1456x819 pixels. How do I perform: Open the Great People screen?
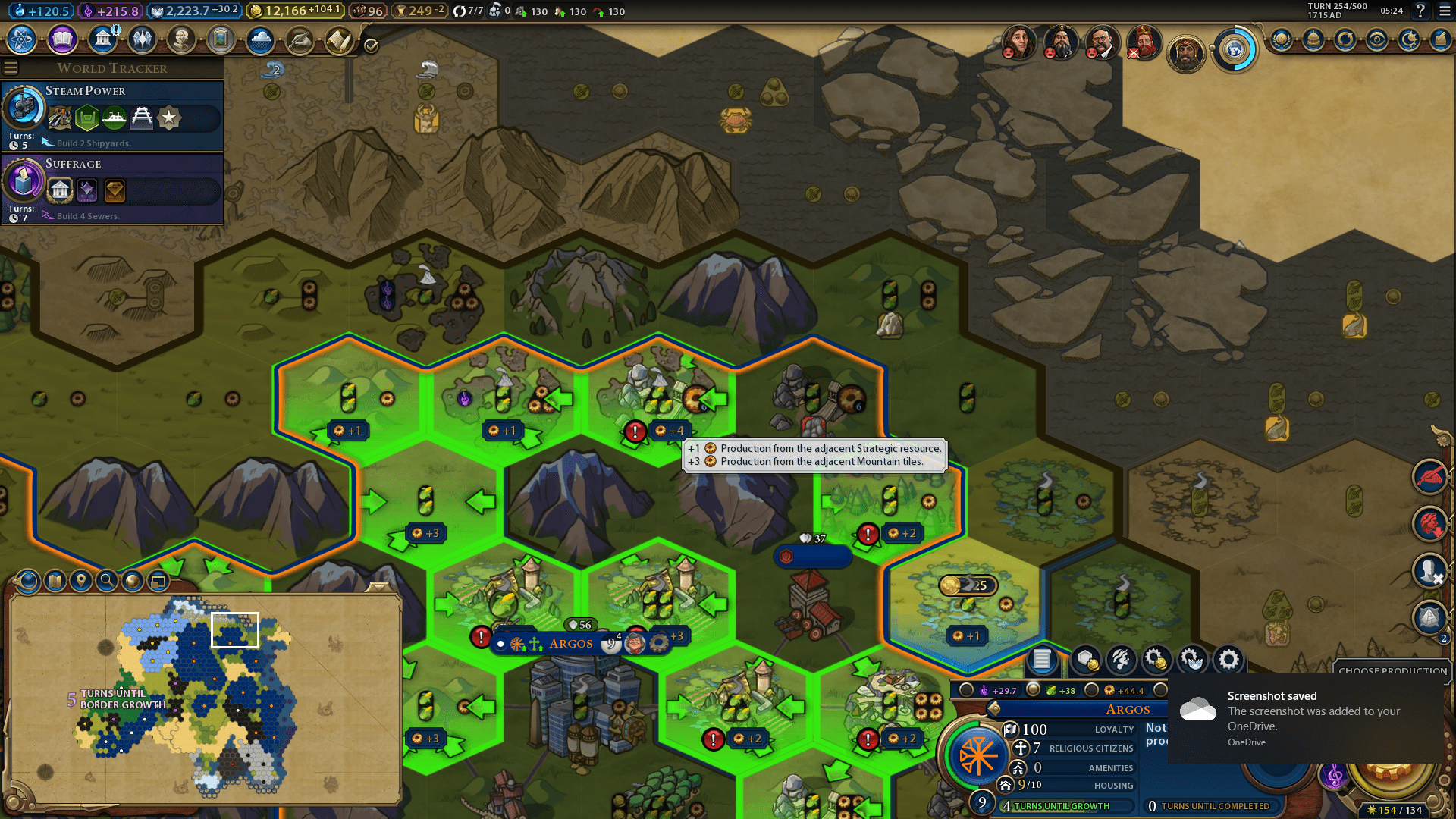pos(180,39)
